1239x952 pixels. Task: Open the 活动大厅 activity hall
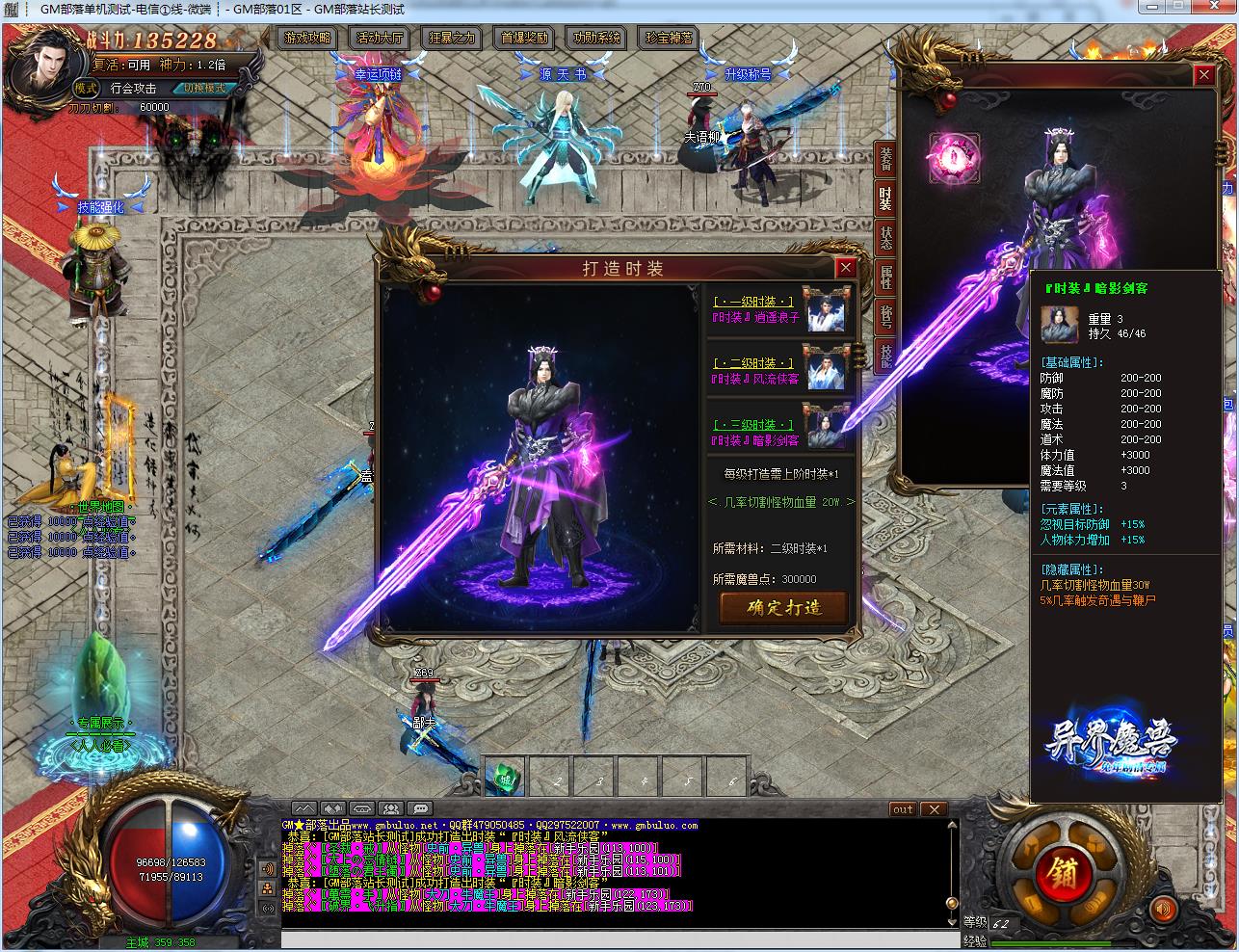[380, 39]
